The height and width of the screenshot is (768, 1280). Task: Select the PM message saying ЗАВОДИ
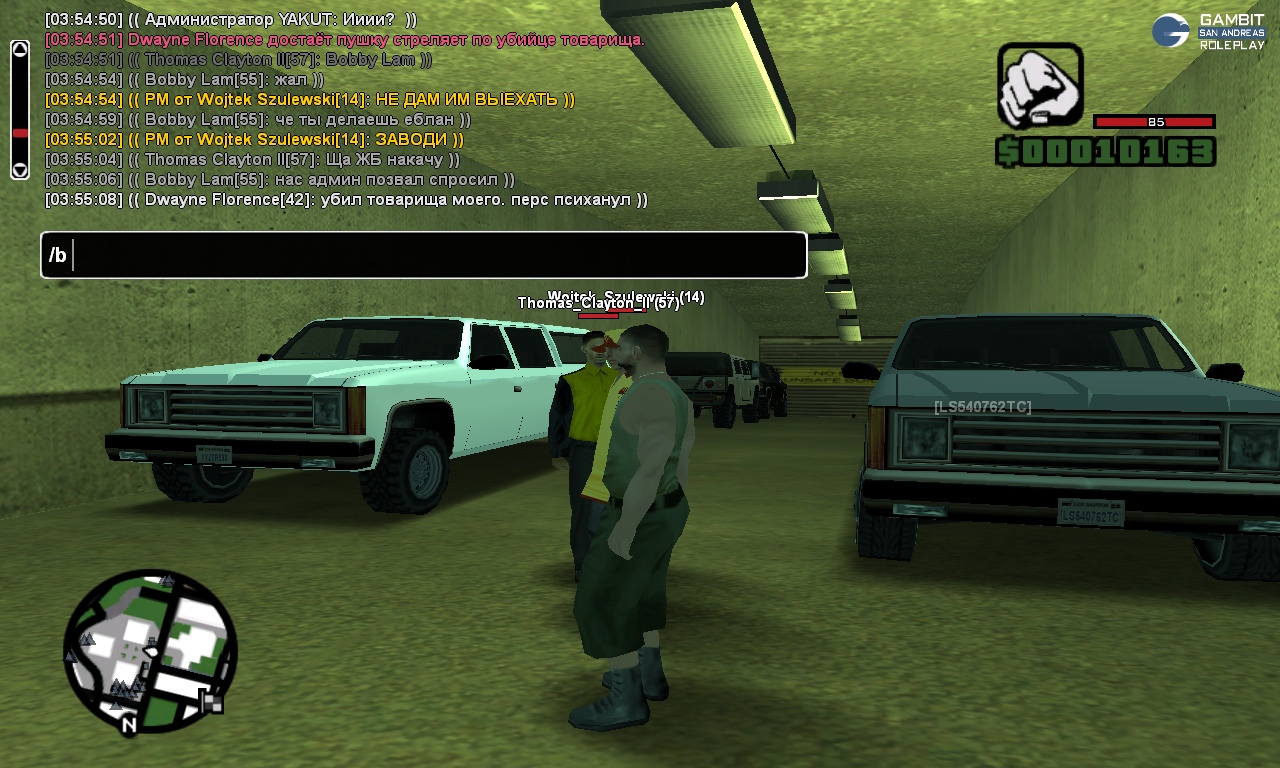coord(255,140)
